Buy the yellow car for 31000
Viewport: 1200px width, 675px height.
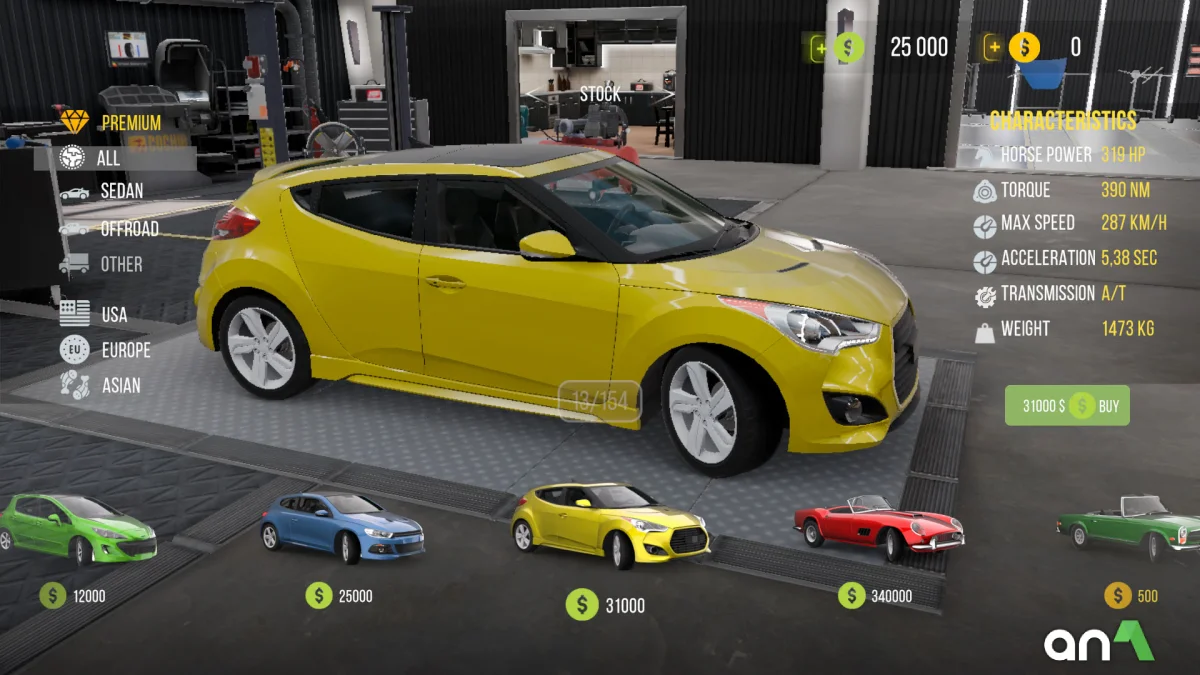[x=1067, y=406]
